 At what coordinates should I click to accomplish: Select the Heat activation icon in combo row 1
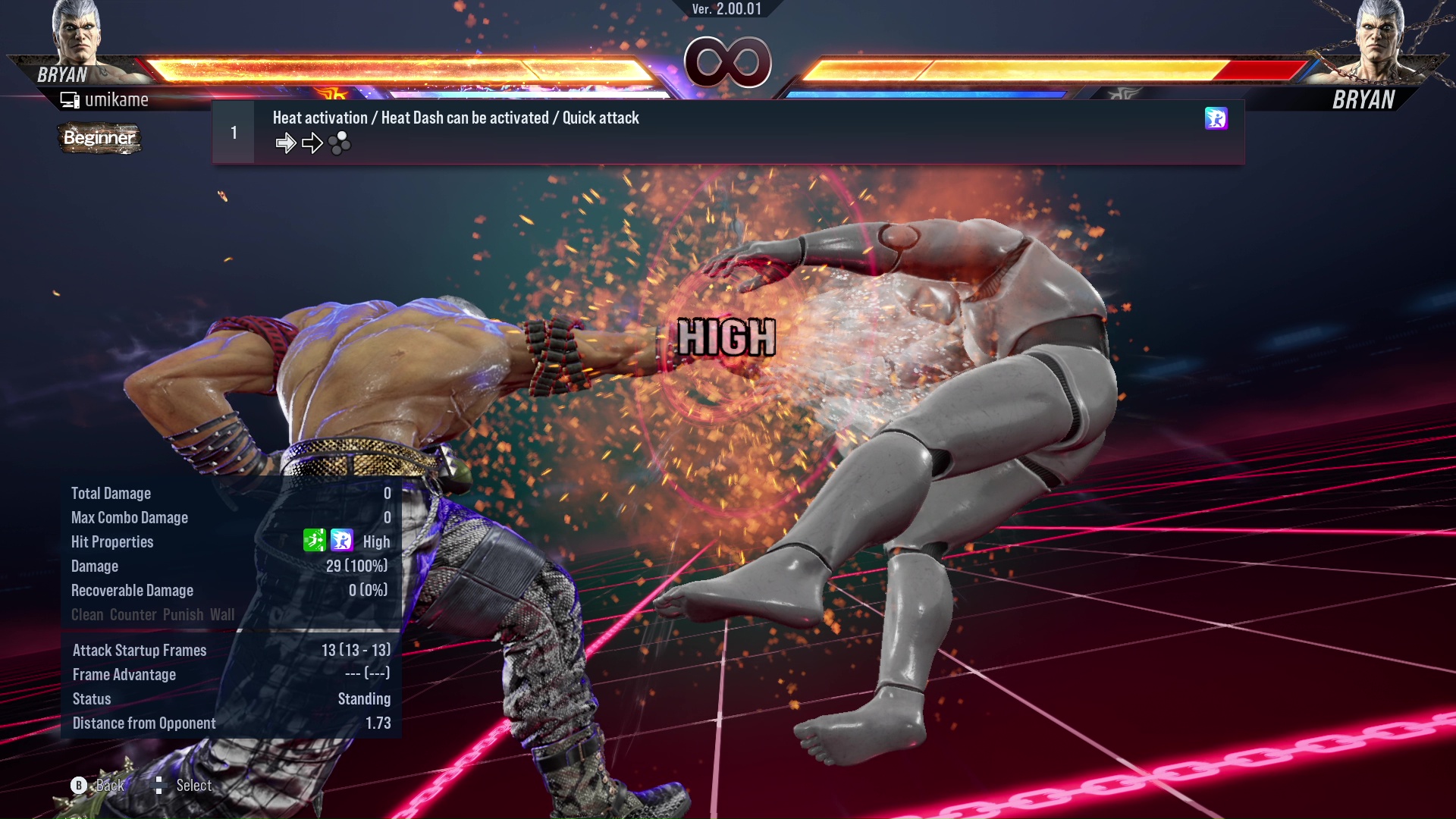[x=1216, y=119]
